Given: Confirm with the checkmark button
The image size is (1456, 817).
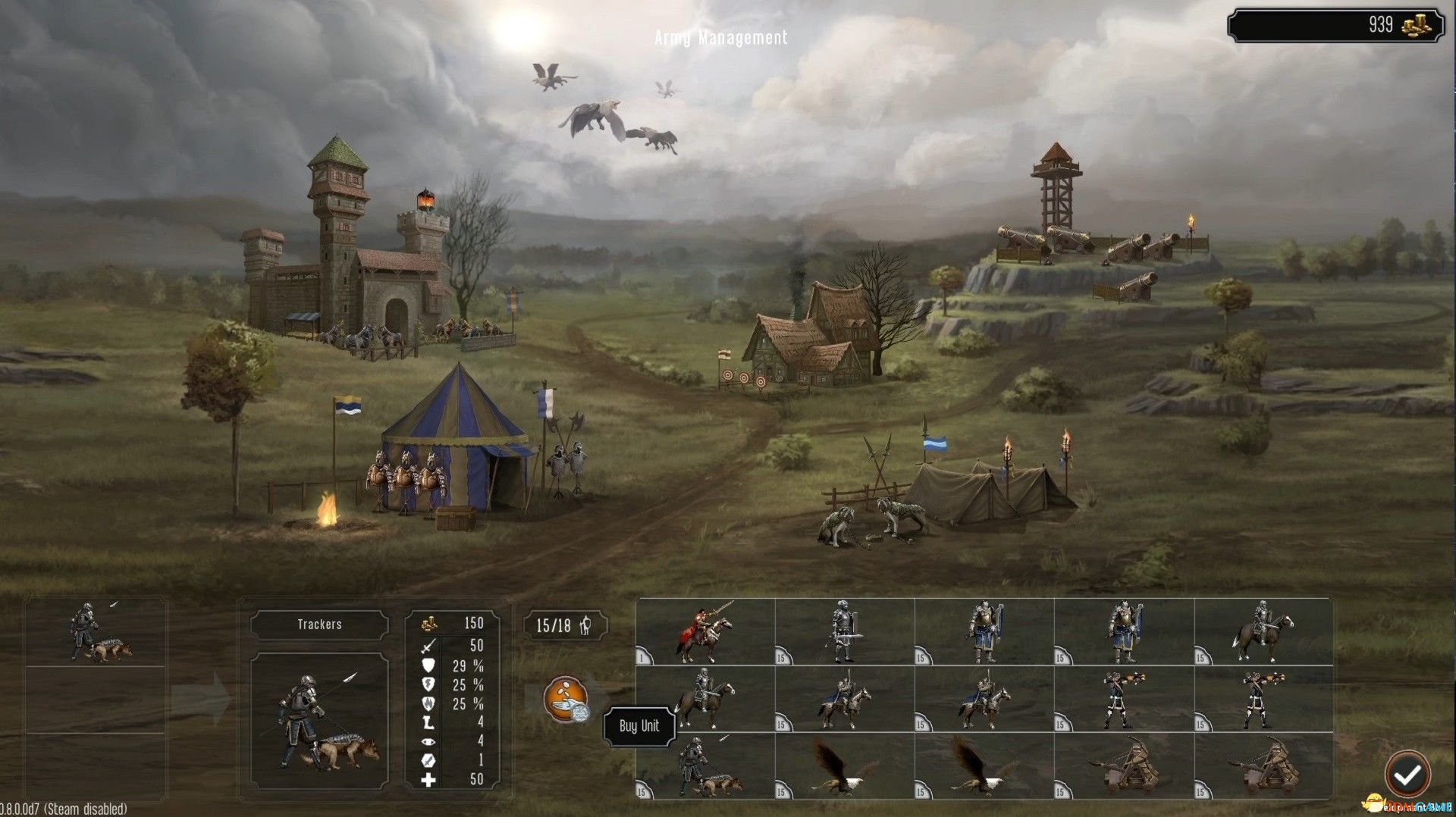Looking at the screenshot, I should pos(1409,774).
